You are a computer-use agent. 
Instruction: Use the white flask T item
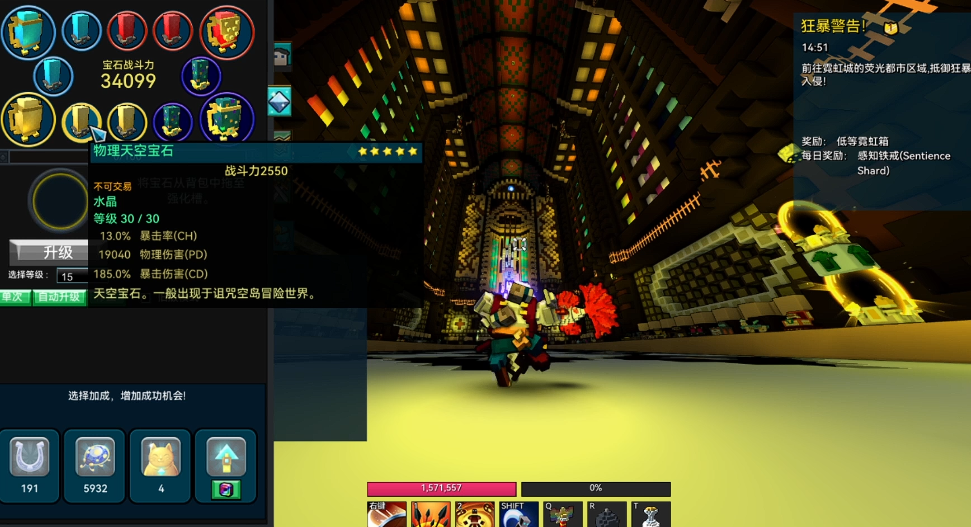coord(652,514)
